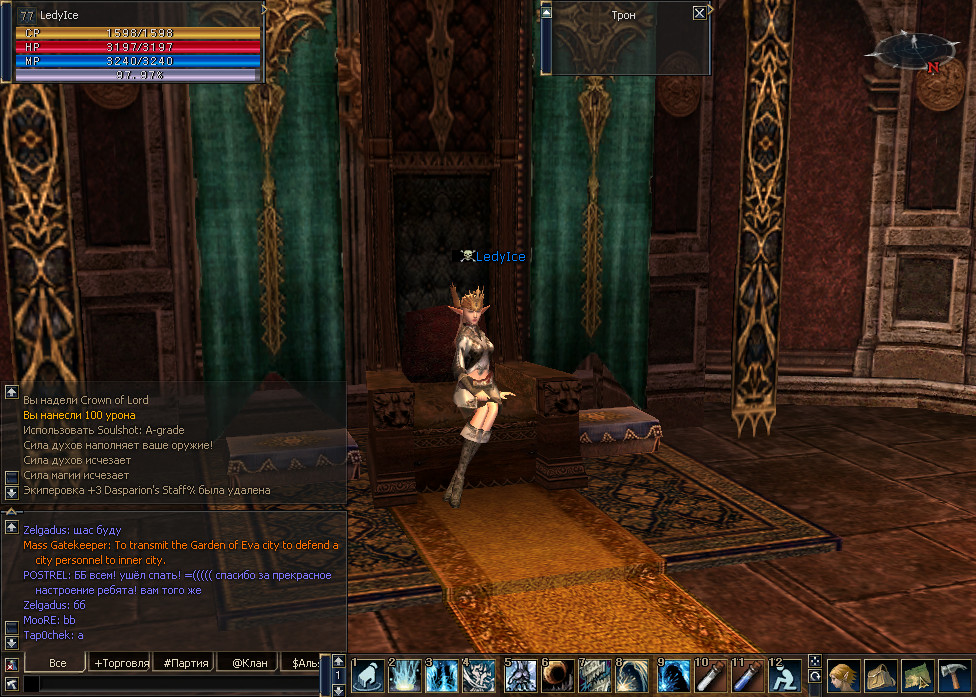Switch to the Все chat tab
Screen dimensions: 976x697
(57, 663)
